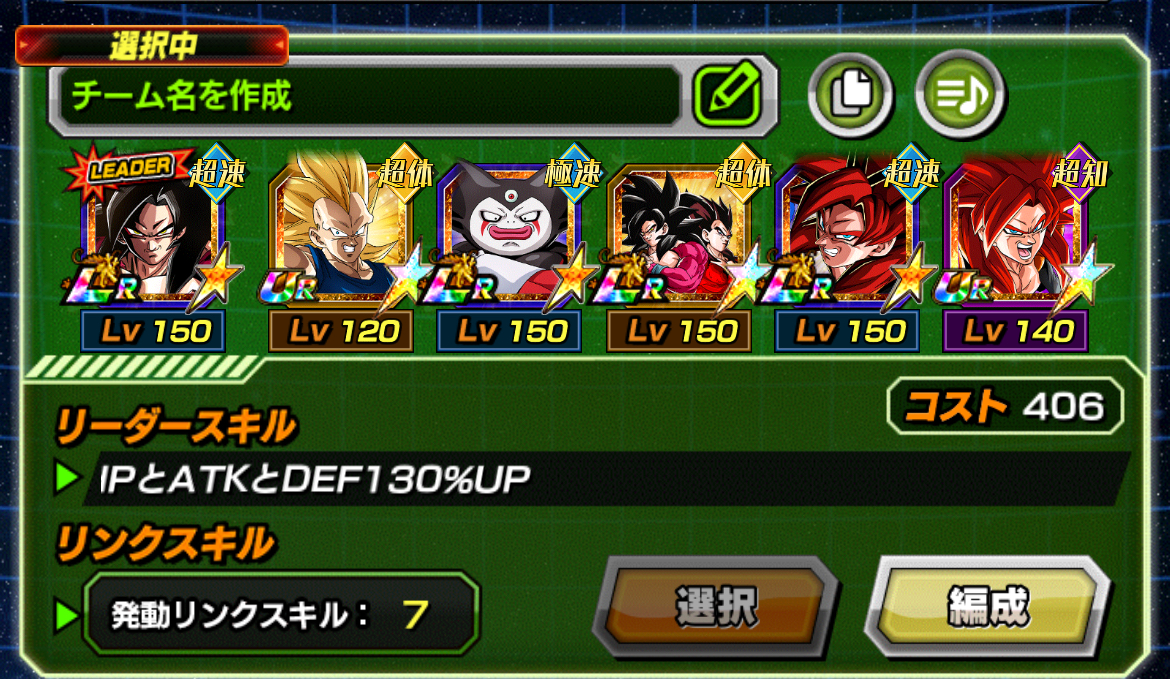Open the music note list icon
This screenshot has width=1170, height=679.
click(x=960, y=94)
